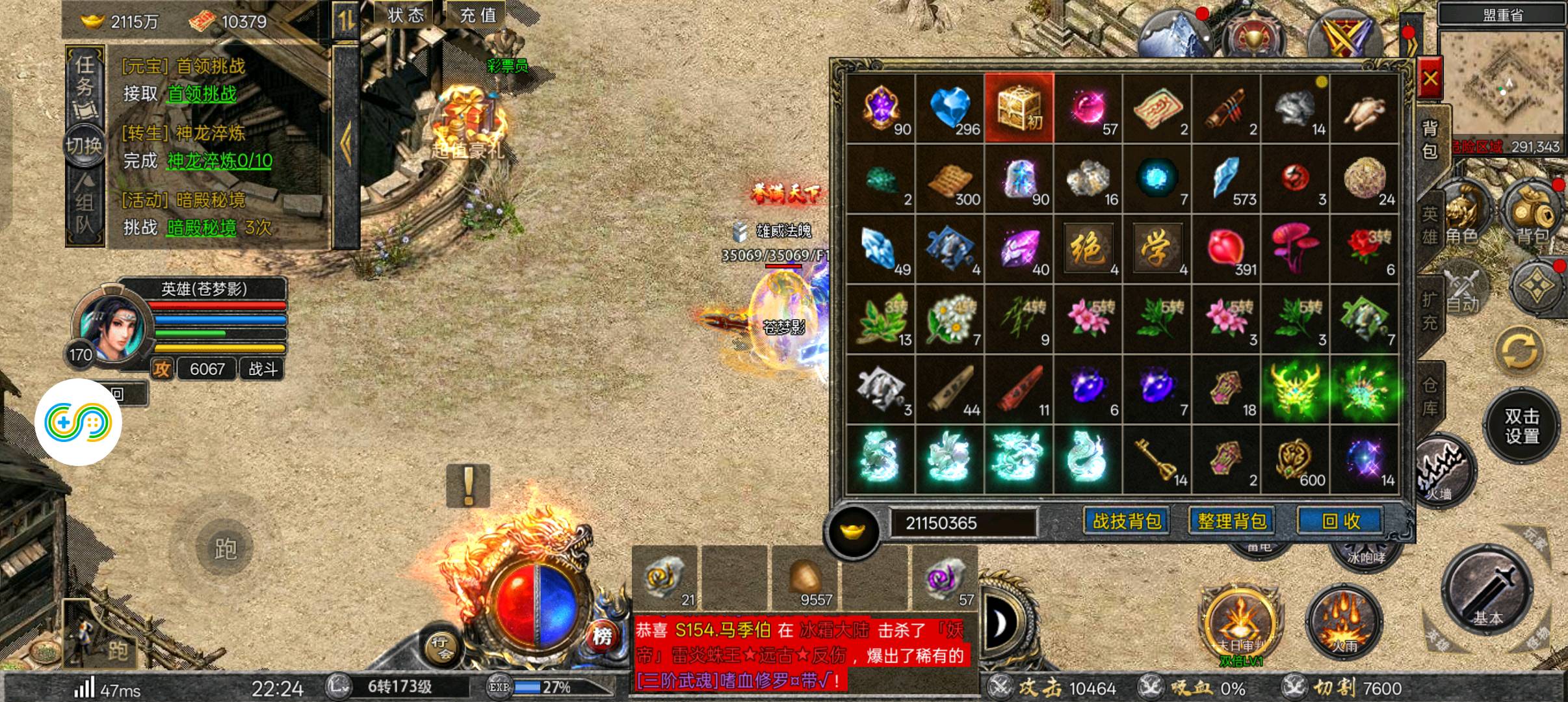Open the 状态 status menu

coord(406,15)
